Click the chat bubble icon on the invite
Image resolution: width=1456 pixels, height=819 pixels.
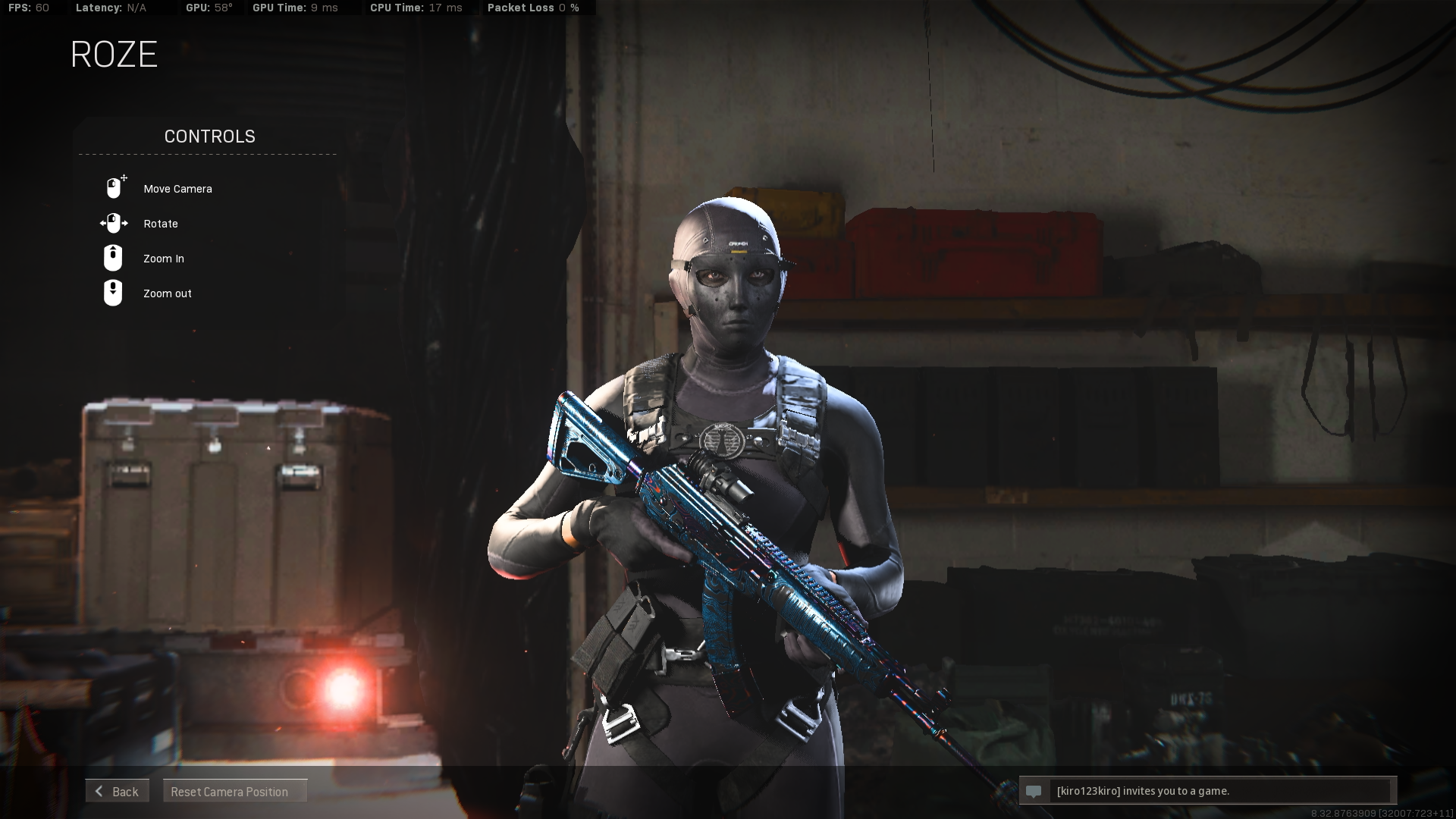1034,791
